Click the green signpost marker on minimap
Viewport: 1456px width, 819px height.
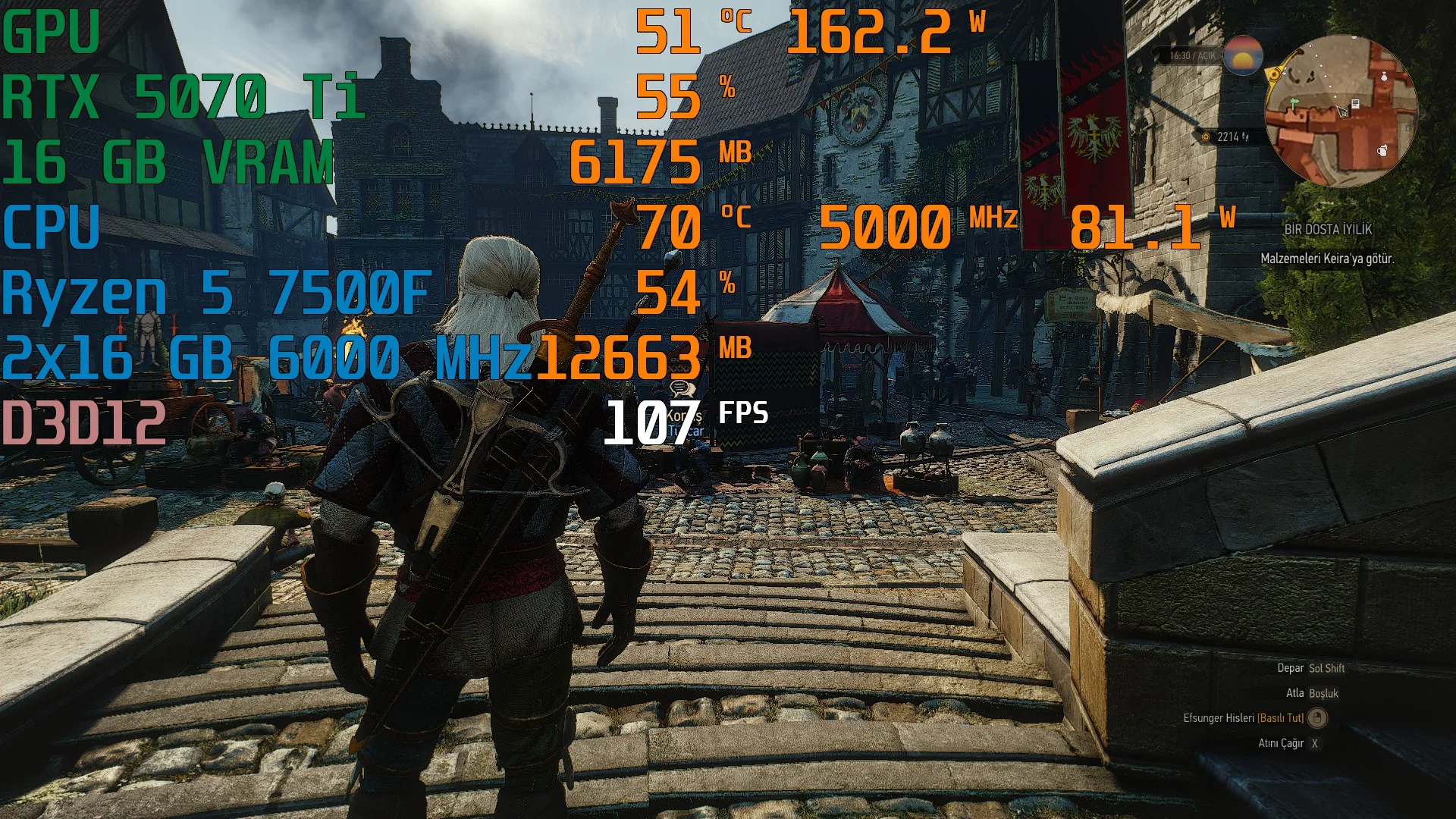[1294, 101]
